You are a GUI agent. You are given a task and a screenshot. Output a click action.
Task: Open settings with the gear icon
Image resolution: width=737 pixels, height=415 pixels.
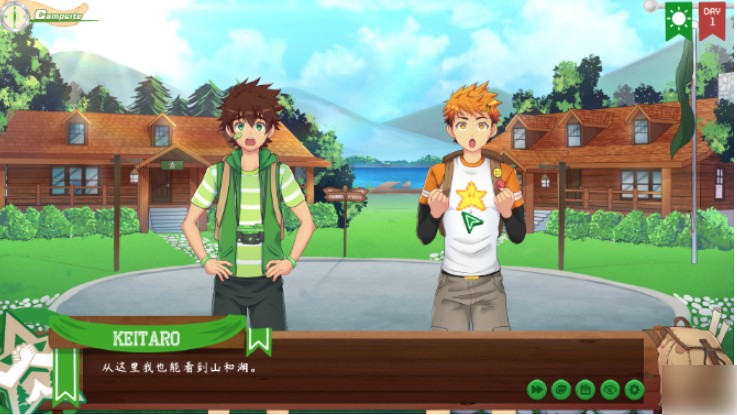coord(633,389)
